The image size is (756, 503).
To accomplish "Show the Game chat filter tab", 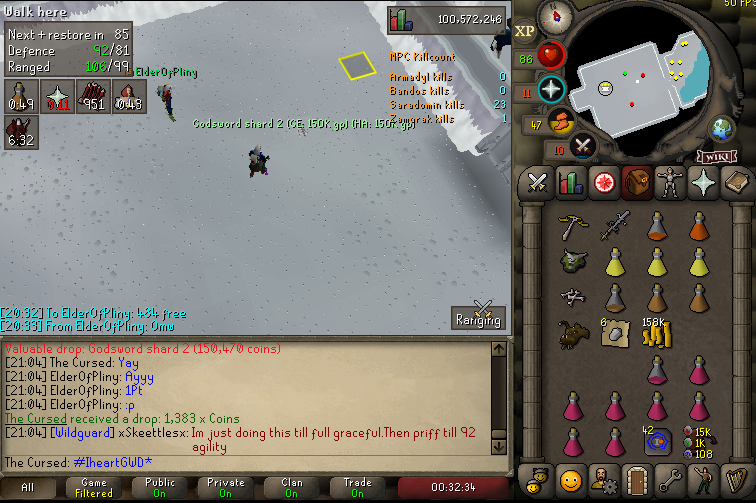I will 93,487.
